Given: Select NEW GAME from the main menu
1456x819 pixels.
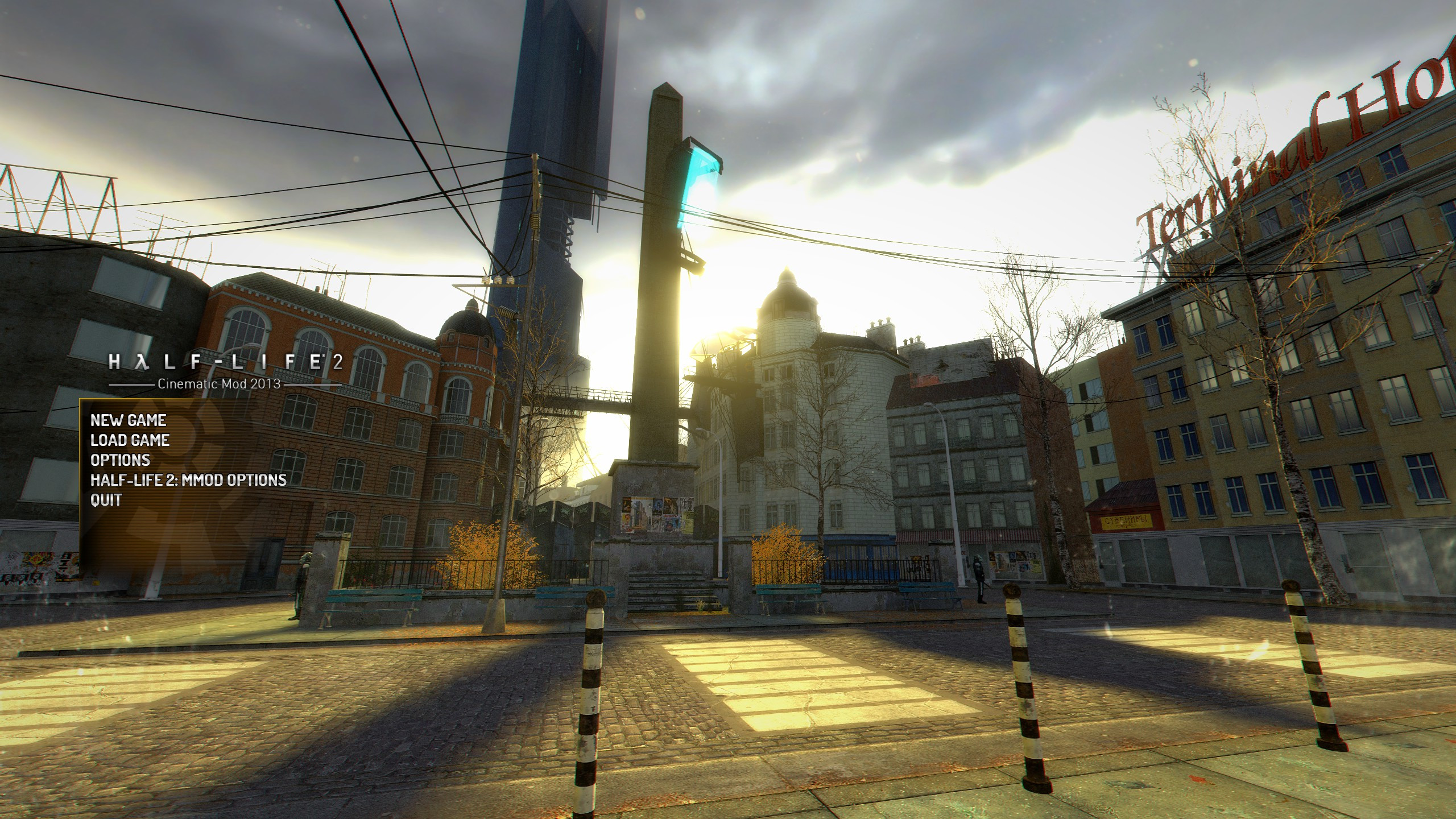Looking at the screenshot, I should [x=128, y=421].
